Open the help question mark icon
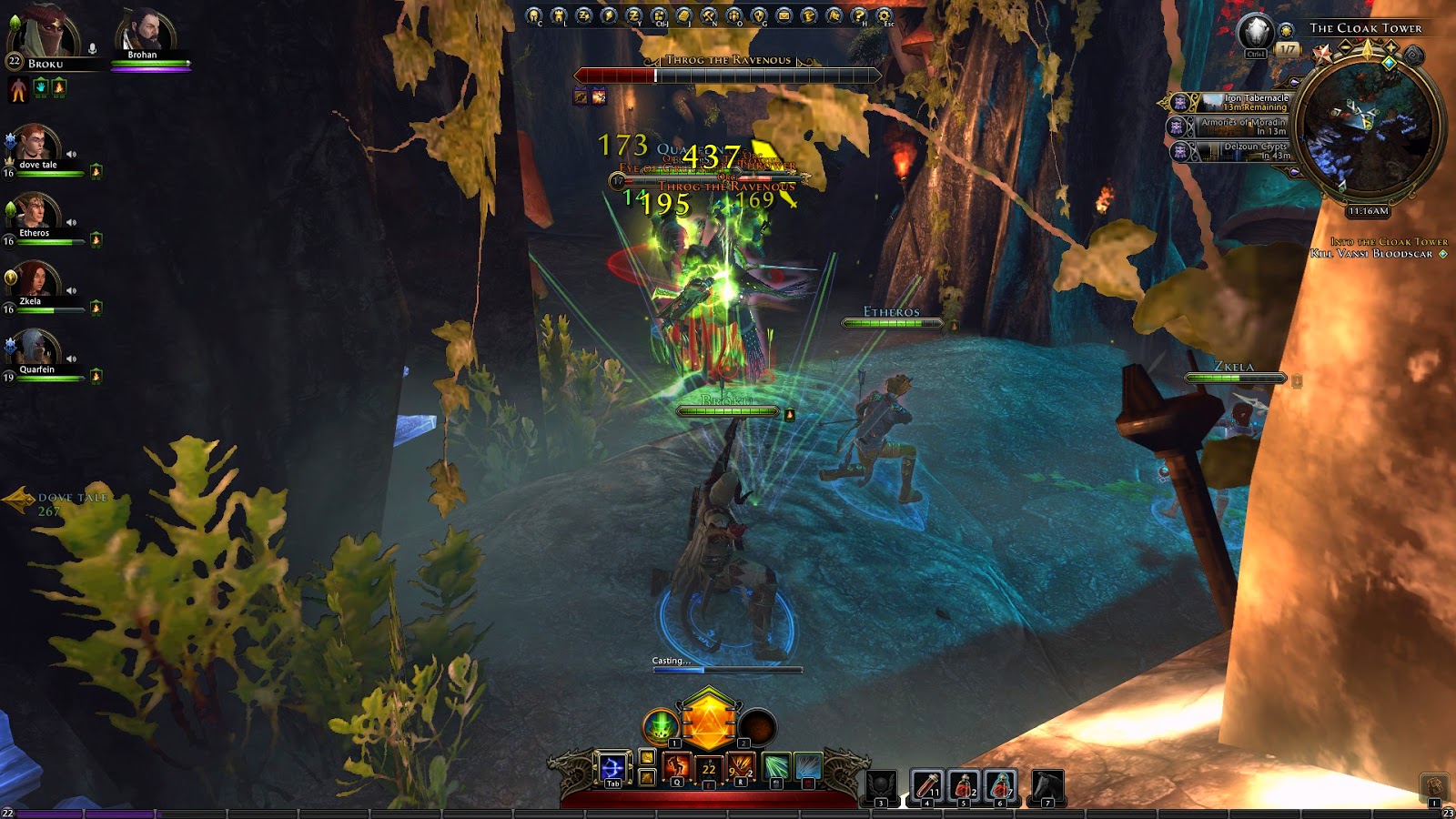The image size is (1456, 819). (x=858, y=15)
